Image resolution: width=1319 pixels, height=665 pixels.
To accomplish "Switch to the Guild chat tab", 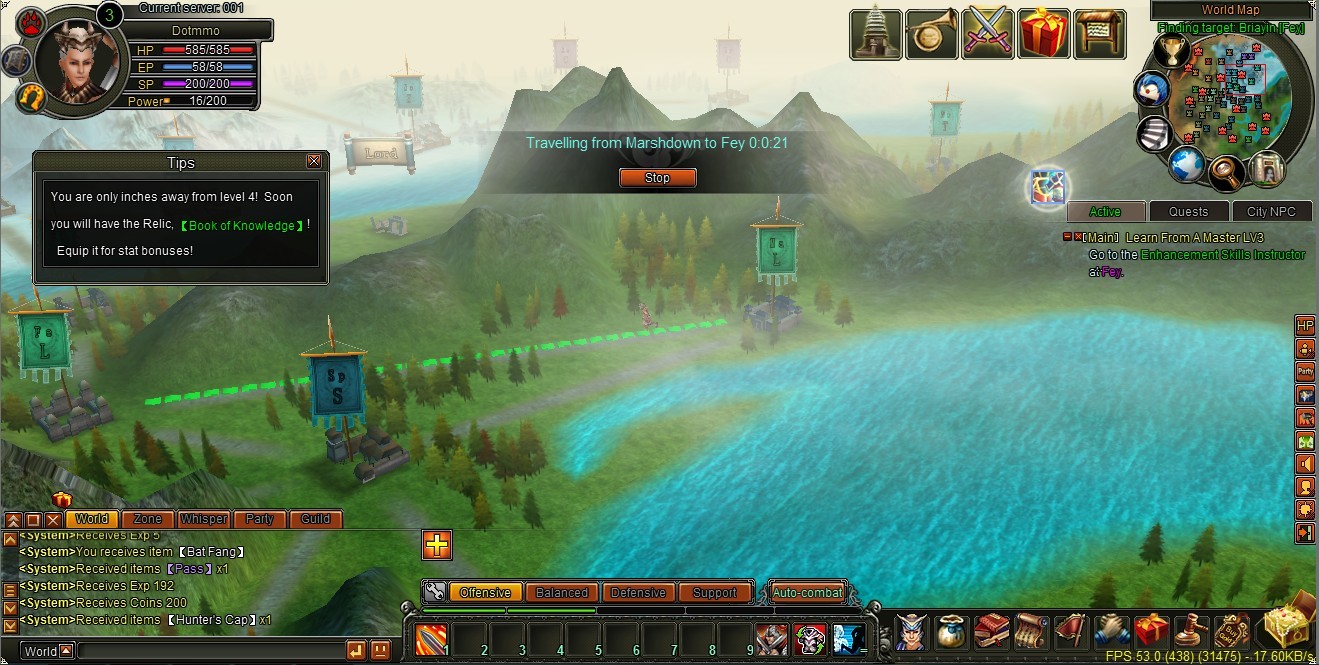I will click(x=315, y=519).
